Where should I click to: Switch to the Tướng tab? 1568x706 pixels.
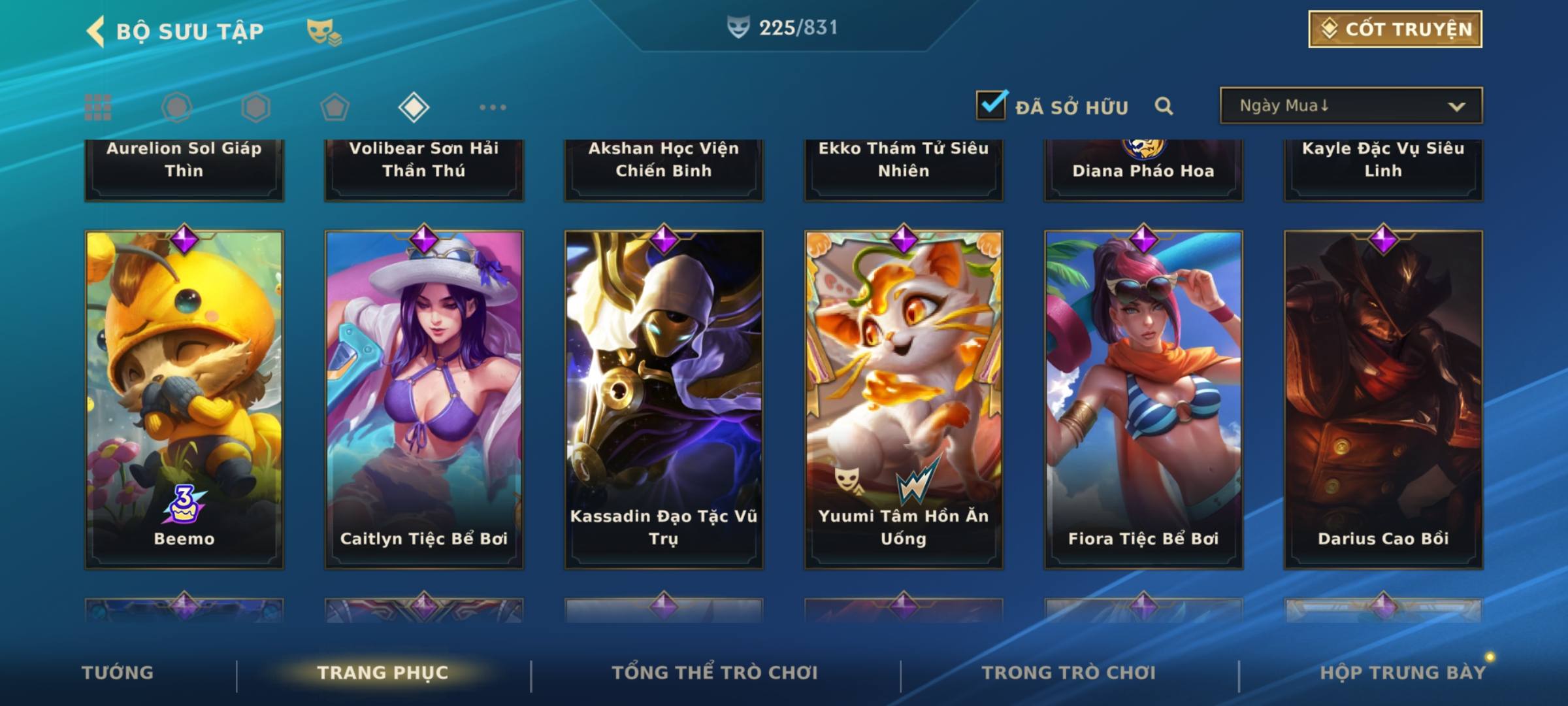pyautogui.click(x=118, y=673)
